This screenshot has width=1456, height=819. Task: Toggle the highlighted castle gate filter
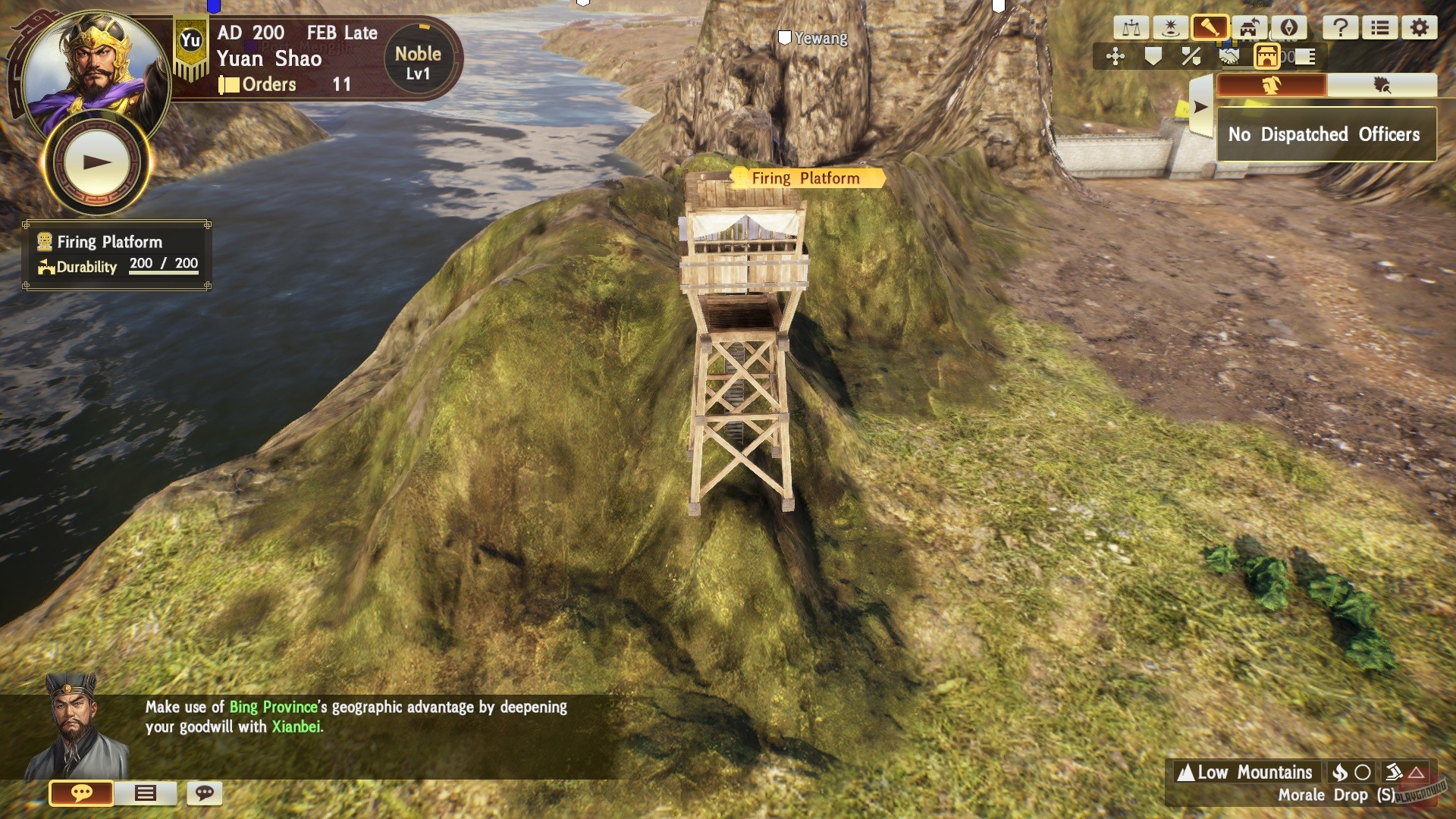(1267, 57)
